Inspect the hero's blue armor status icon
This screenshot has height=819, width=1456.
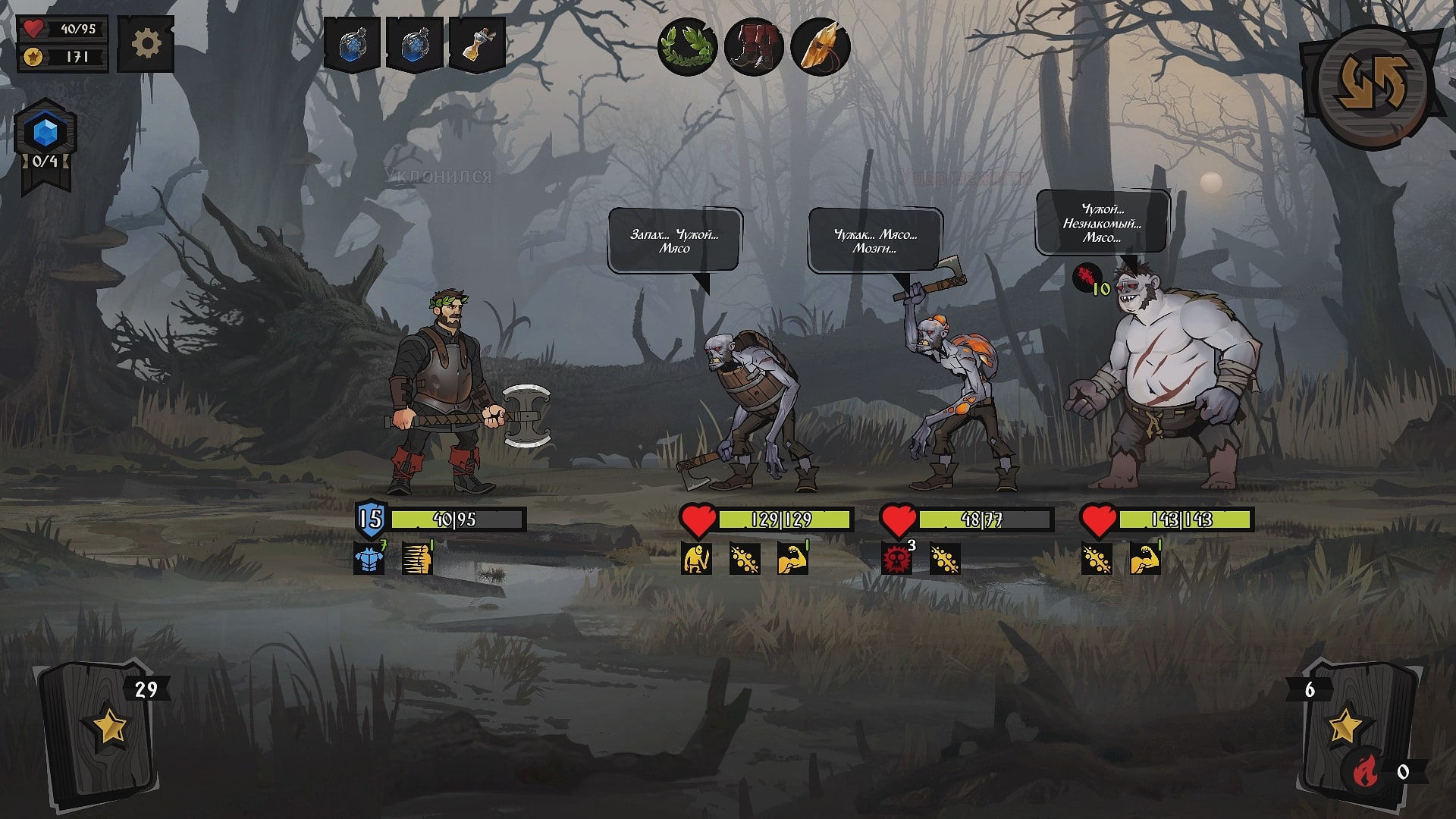pyautogui.click(x=369, y=559)
